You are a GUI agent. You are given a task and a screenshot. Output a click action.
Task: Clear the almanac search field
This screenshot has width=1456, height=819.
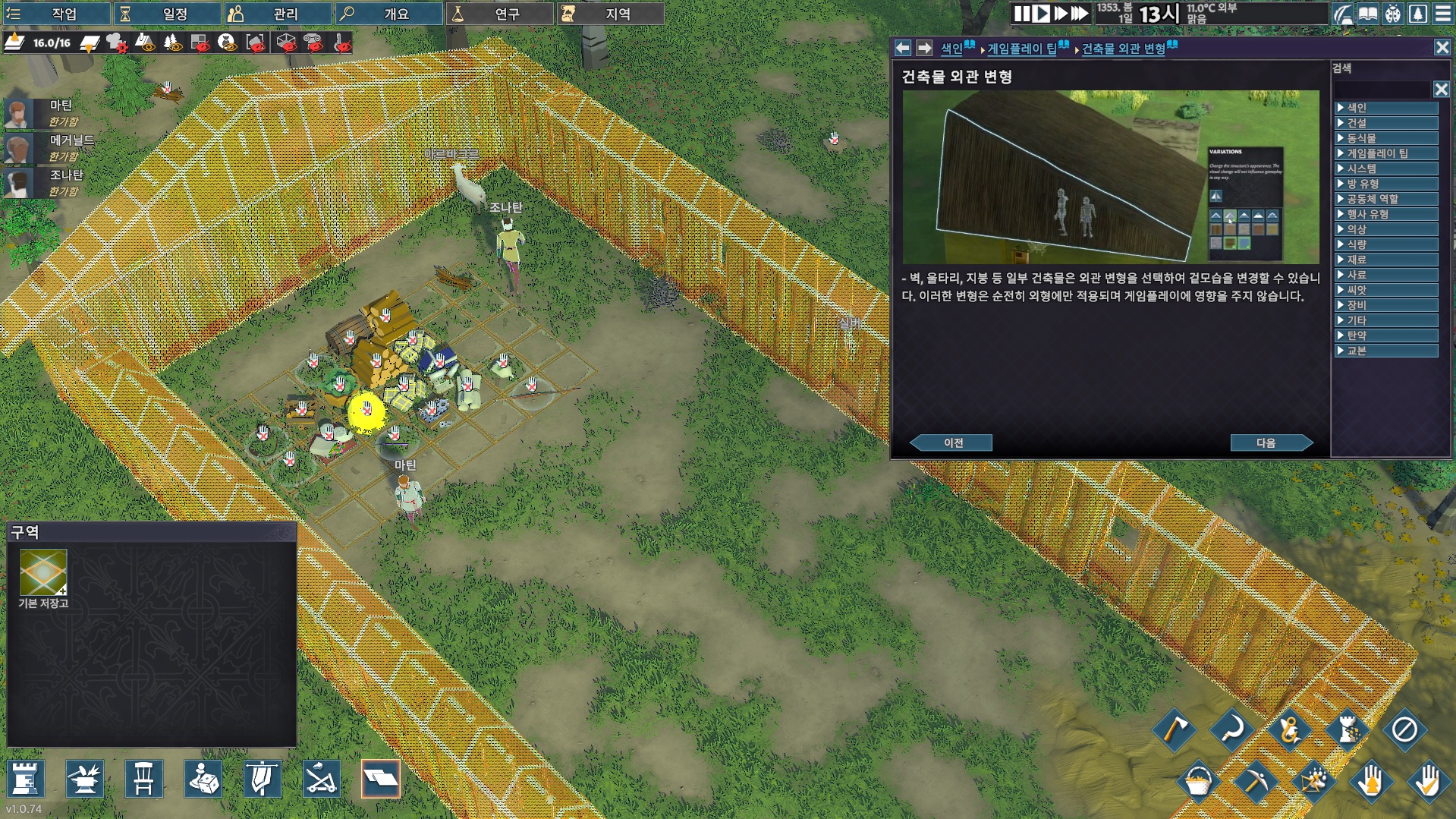point(1441,90)
